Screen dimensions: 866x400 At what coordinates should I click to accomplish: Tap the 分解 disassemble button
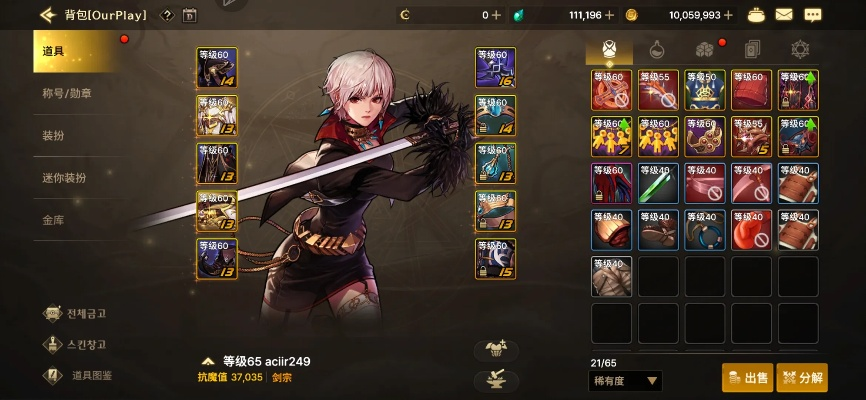(802, 377)
